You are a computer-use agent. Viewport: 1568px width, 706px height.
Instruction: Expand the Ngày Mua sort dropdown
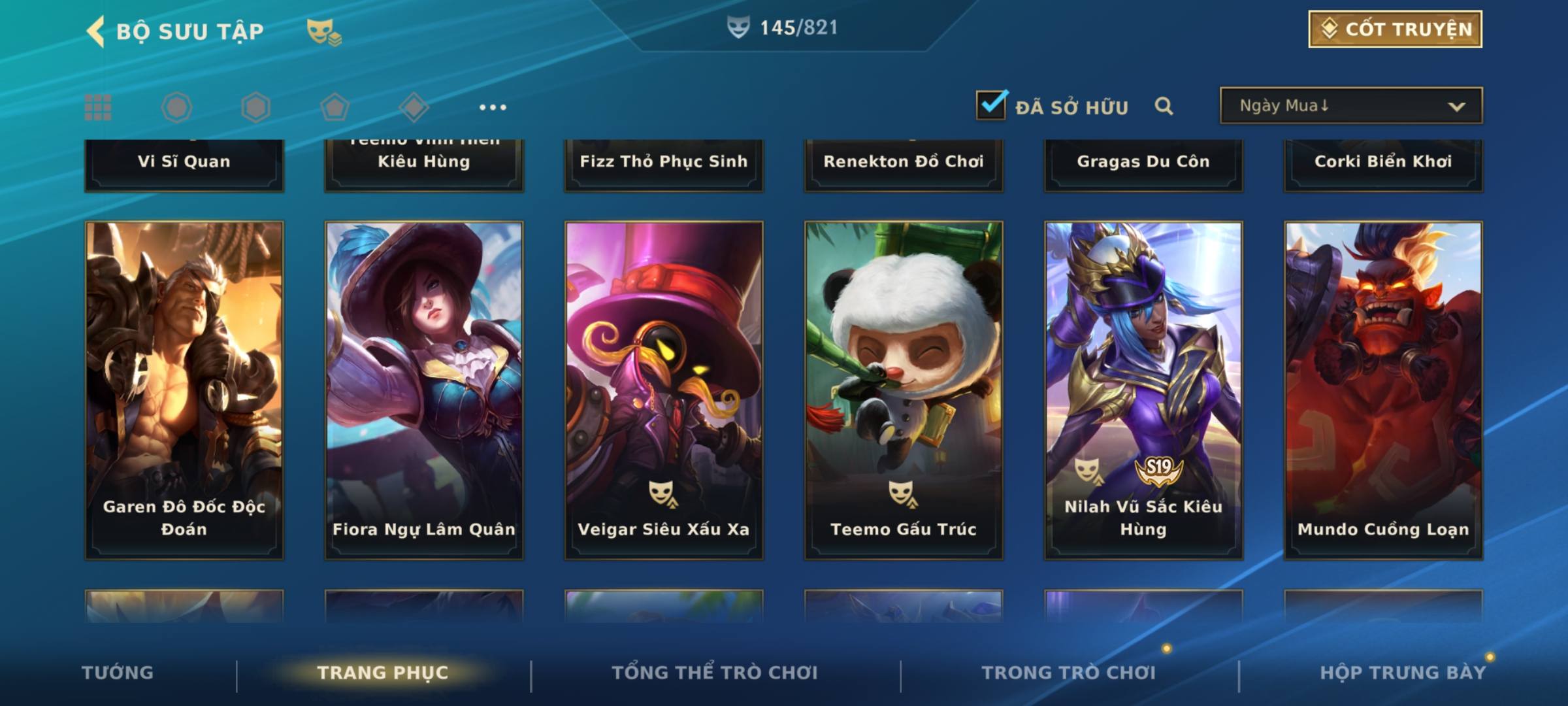[1350, 106]
